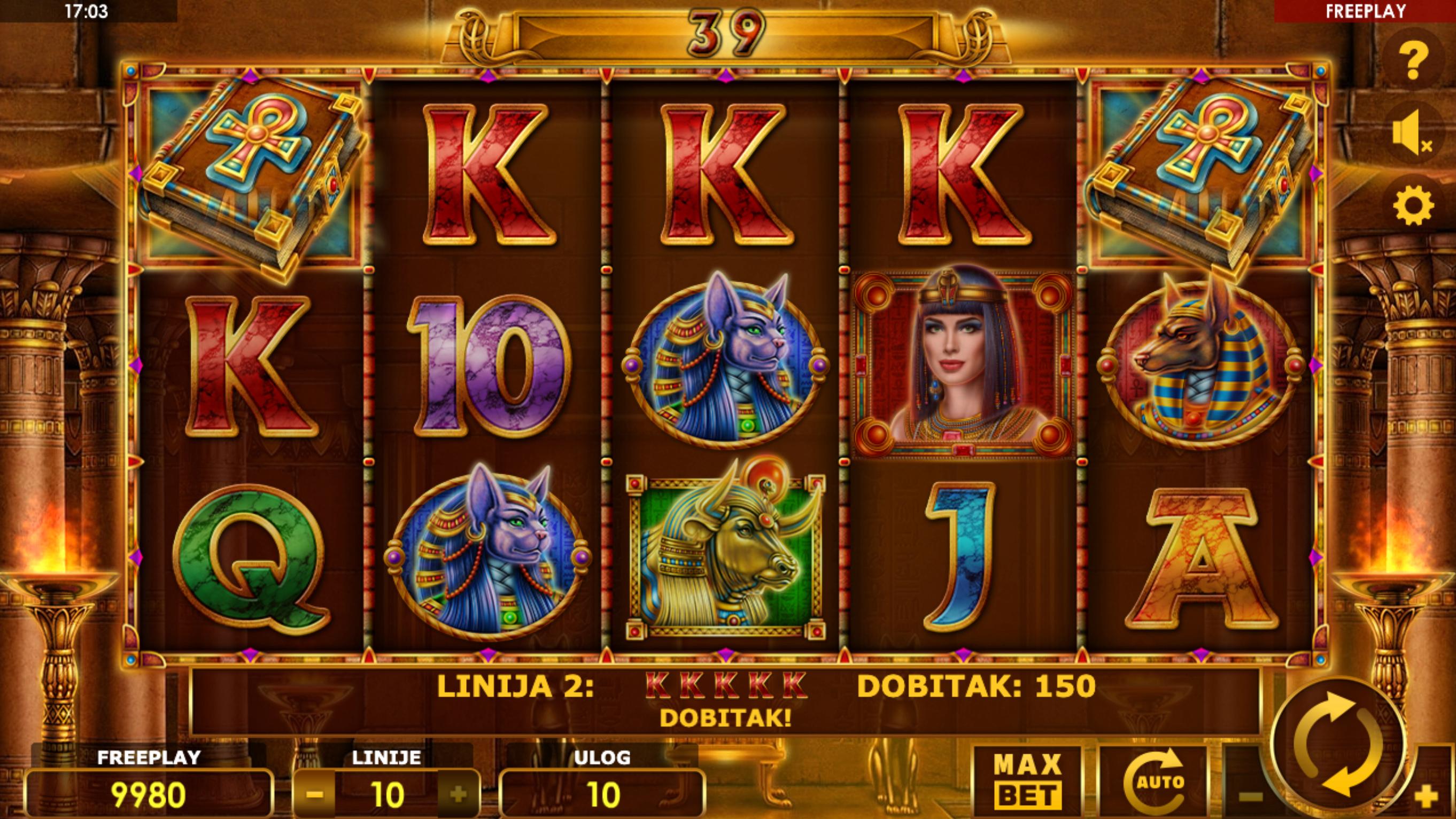The image size is (1456, 819).
Task: Set the wager with Max Bet
Action: [x=1027, y=782]
